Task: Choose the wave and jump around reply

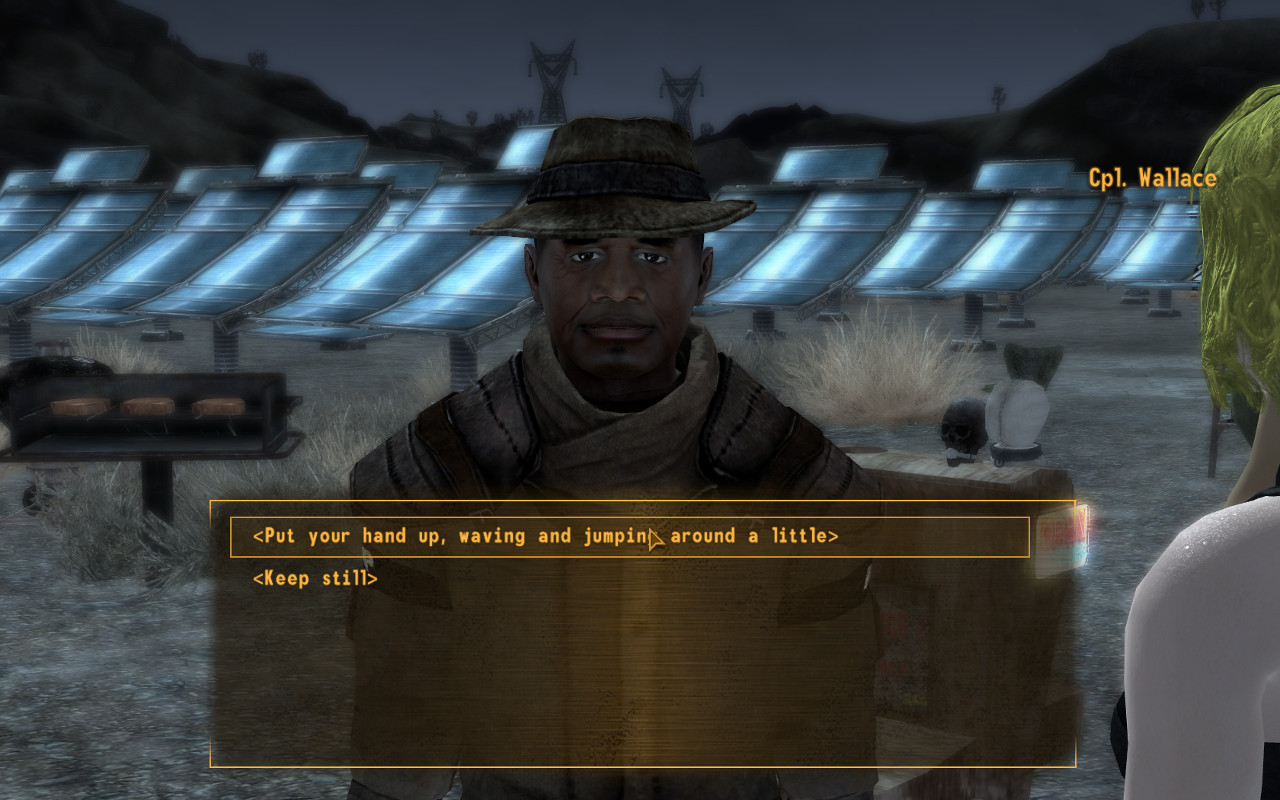Action: [545, 537]
